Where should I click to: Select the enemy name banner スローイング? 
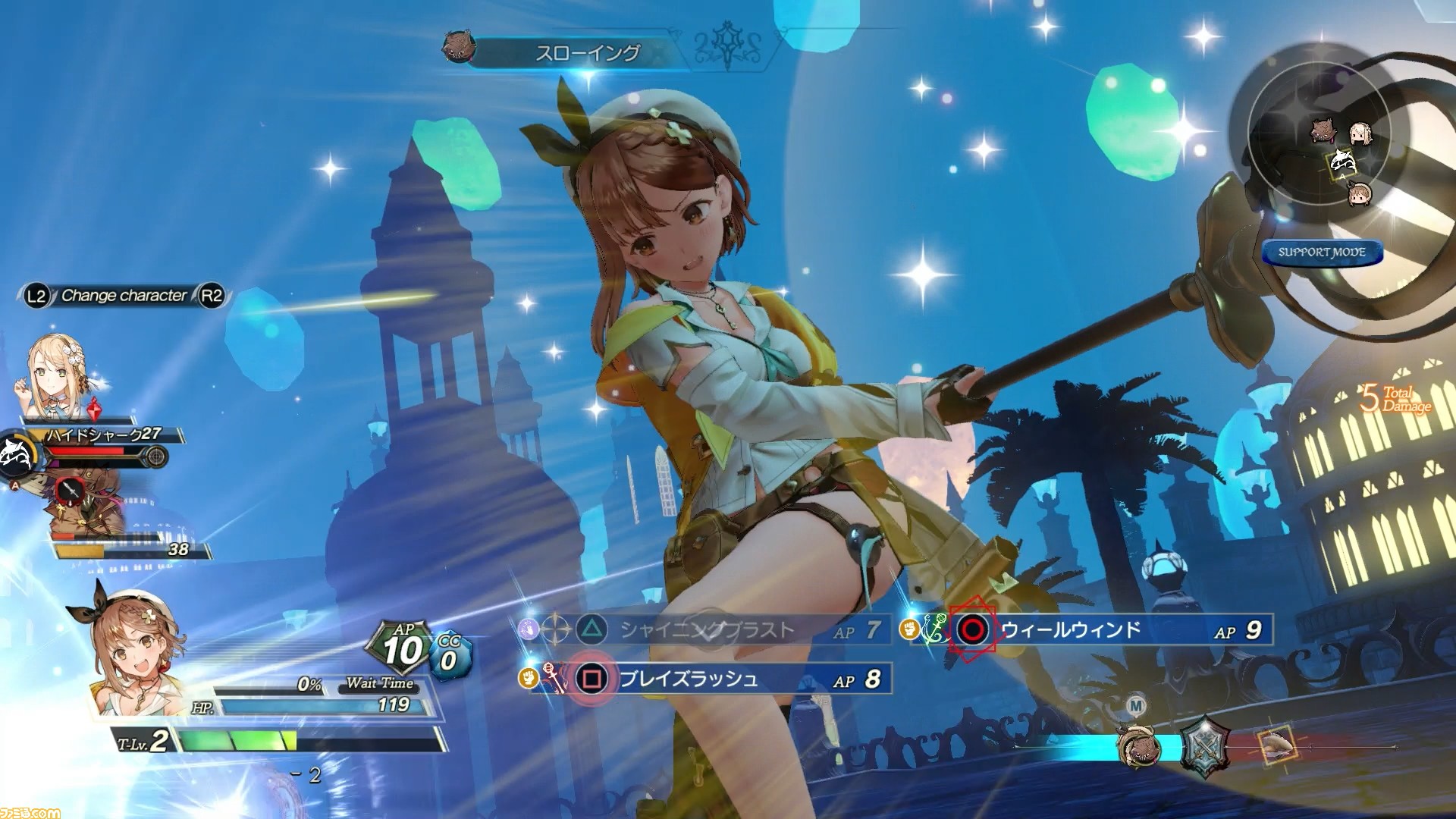point(588,53)
